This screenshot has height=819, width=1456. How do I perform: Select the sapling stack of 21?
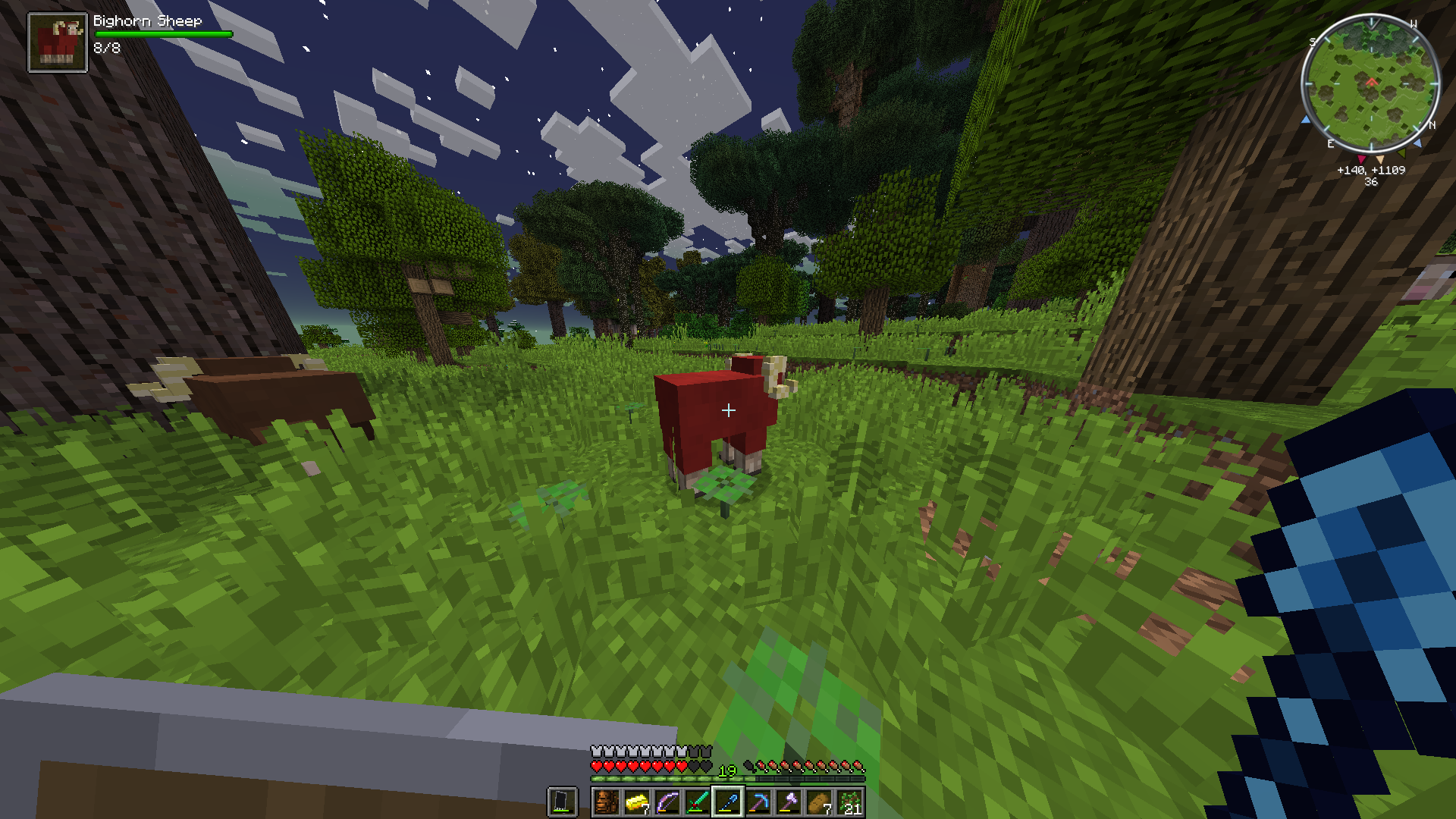coord(849,802)
